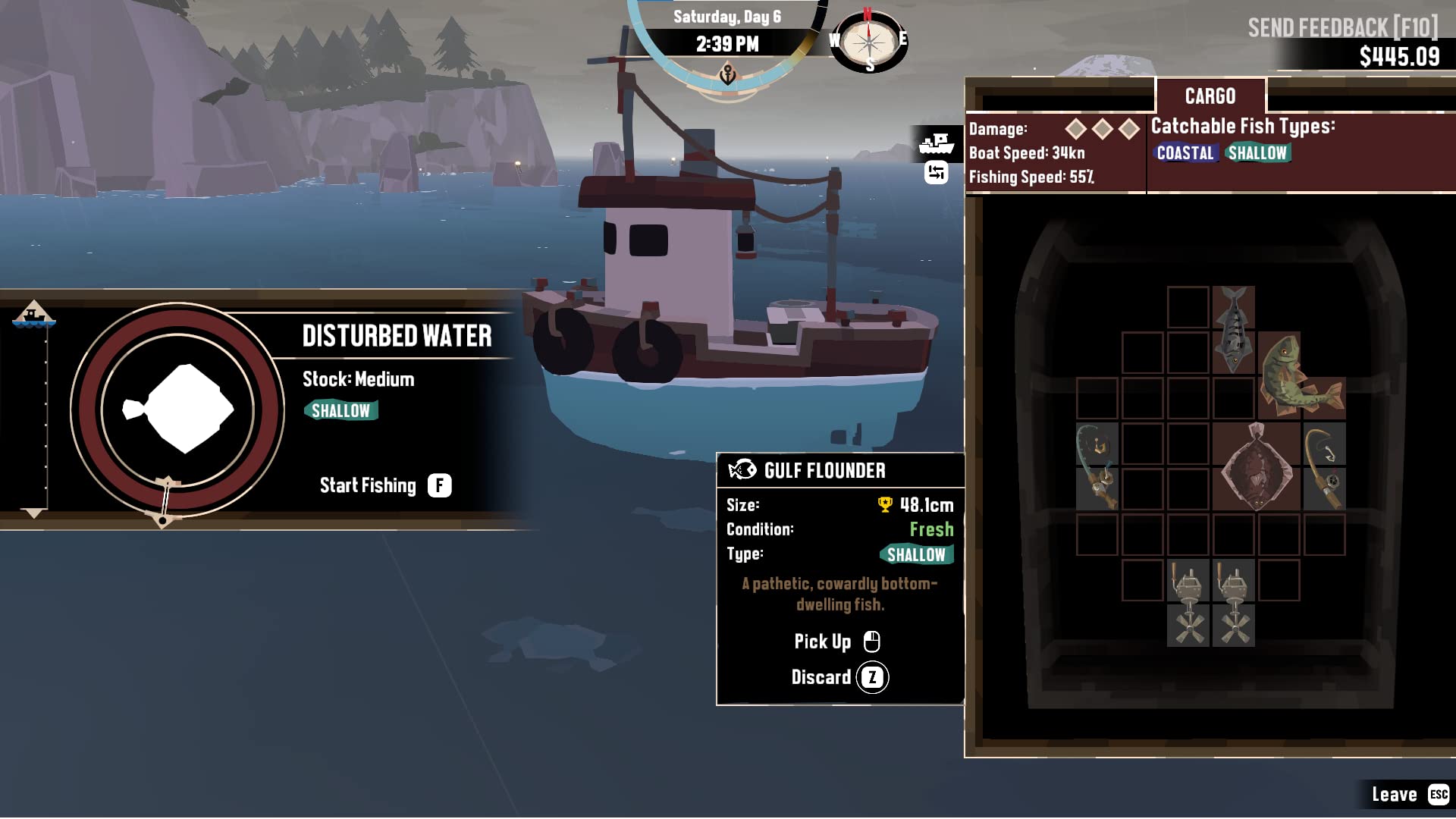
Task: Open SEND FEEDBACK with the F10 label
Action: point(1342,26)
